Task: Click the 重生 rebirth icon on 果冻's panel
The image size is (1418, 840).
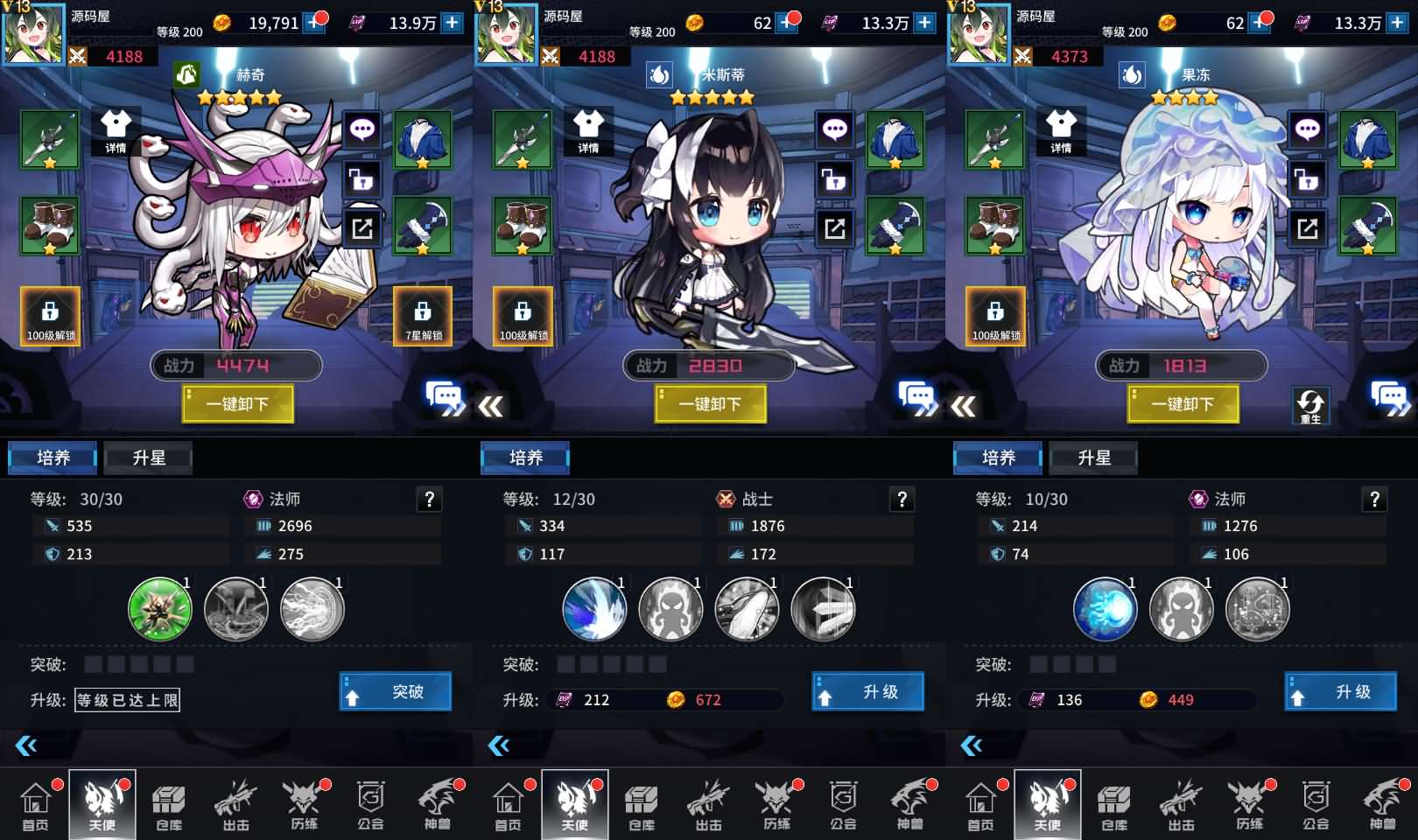Action: [1309, 404]
